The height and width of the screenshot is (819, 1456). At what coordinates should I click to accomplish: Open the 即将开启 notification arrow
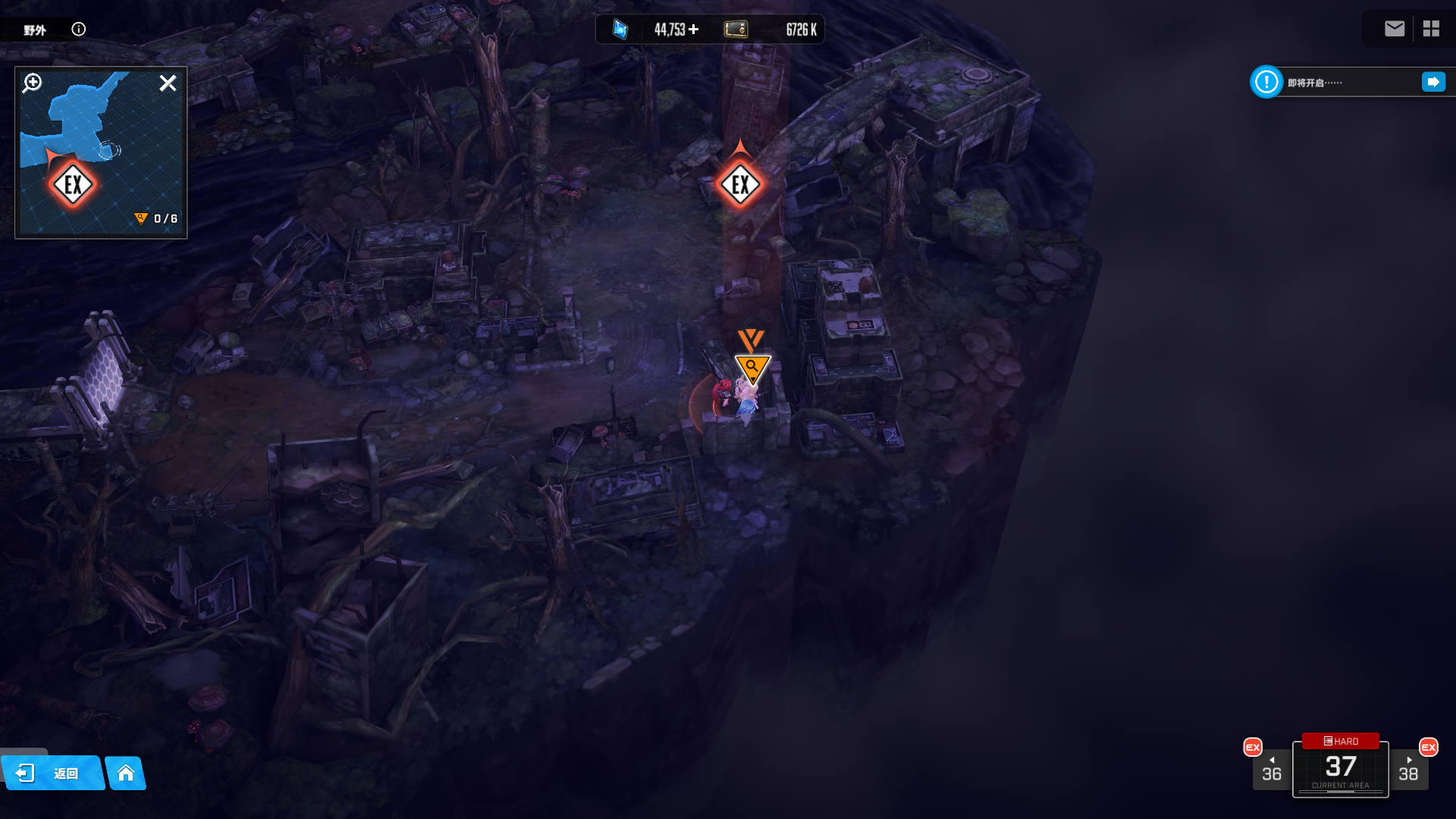[1433, 82]
